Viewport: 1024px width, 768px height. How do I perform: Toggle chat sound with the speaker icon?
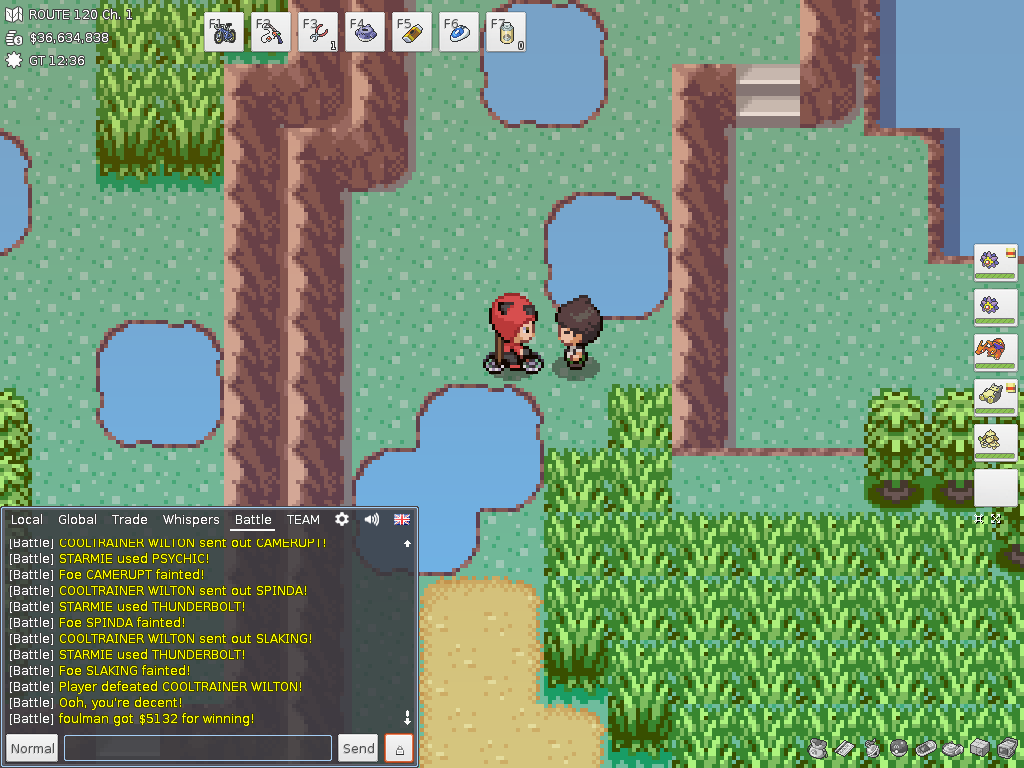(372, 519)
